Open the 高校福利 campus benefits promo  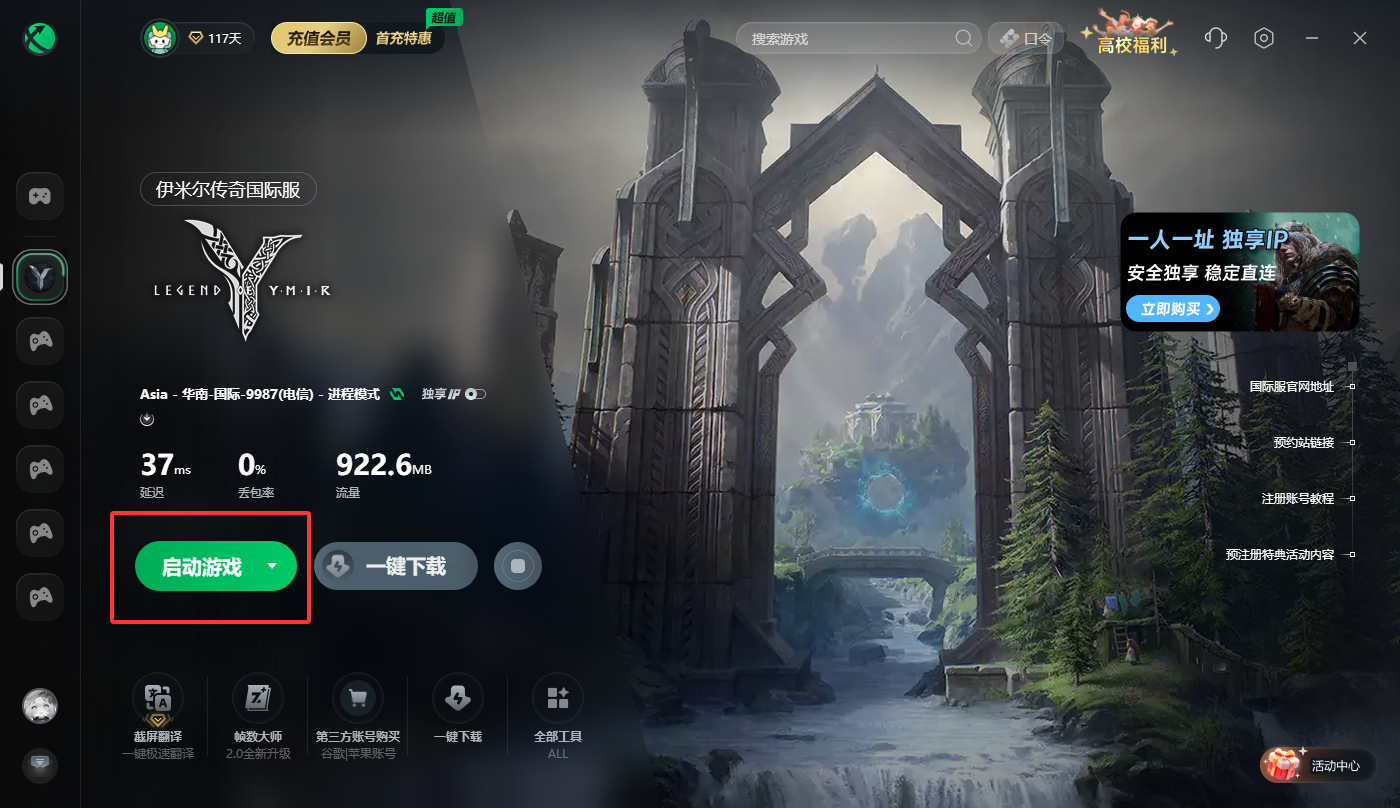pos(1131,38)
